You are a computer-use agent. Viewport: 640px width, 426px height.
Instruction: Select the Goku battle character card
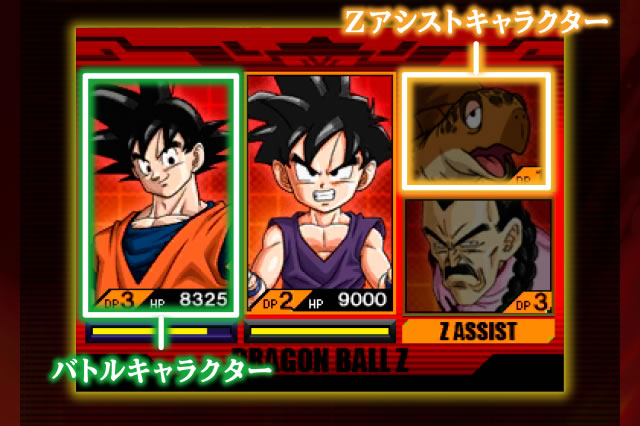(162, 192)
